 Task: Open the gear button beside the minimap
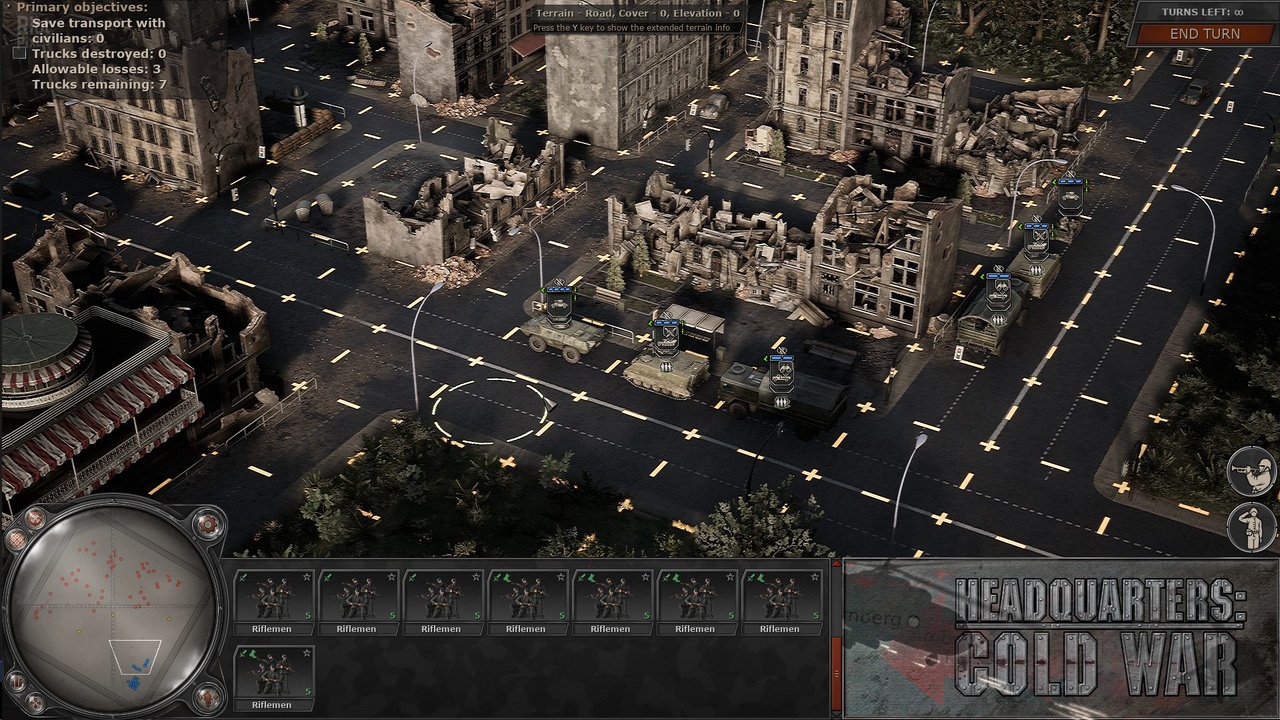208,522
